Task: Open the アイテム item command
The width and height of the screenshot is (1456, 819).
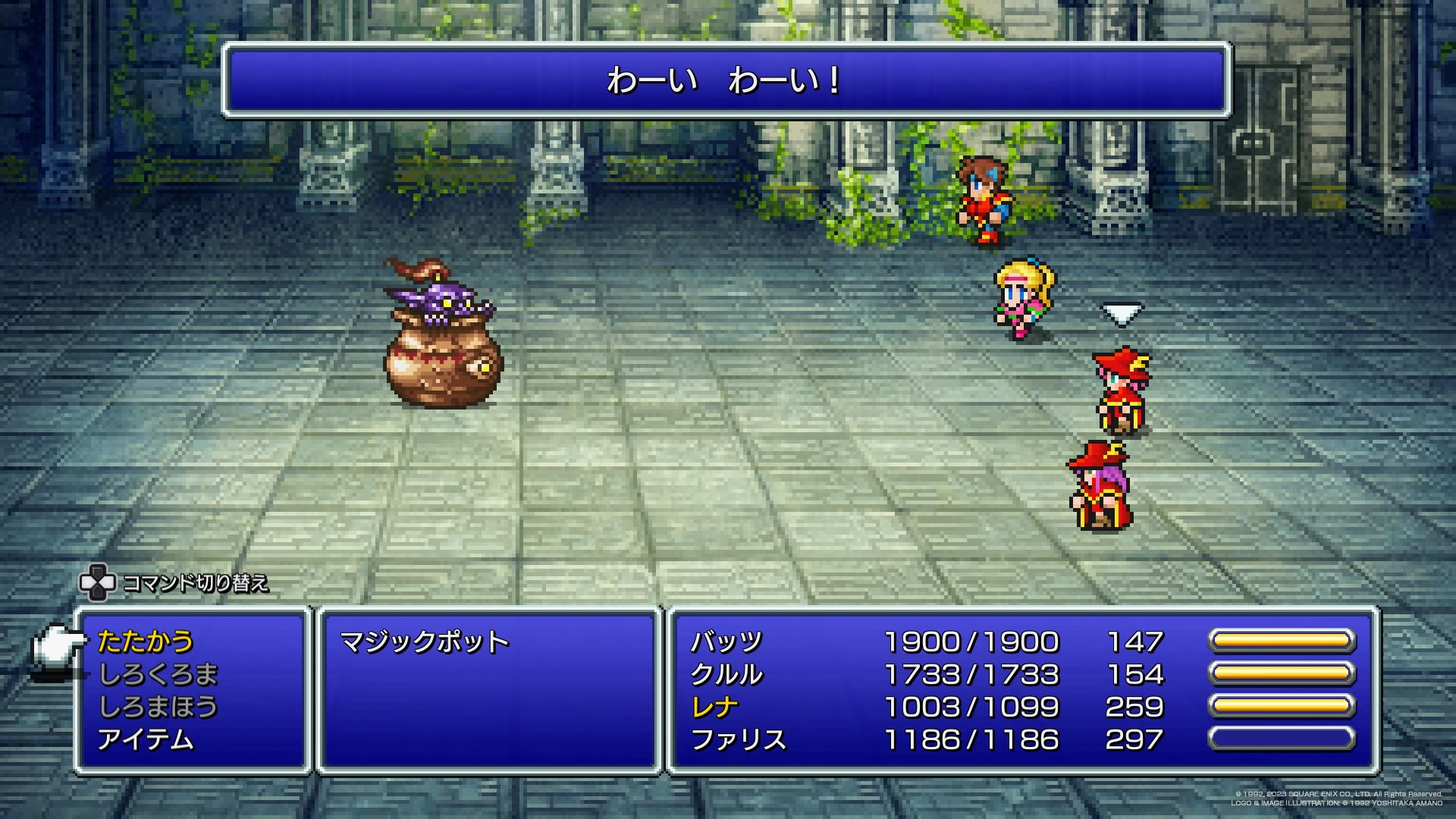Action: pyautogui.click(x=146, y=739)
